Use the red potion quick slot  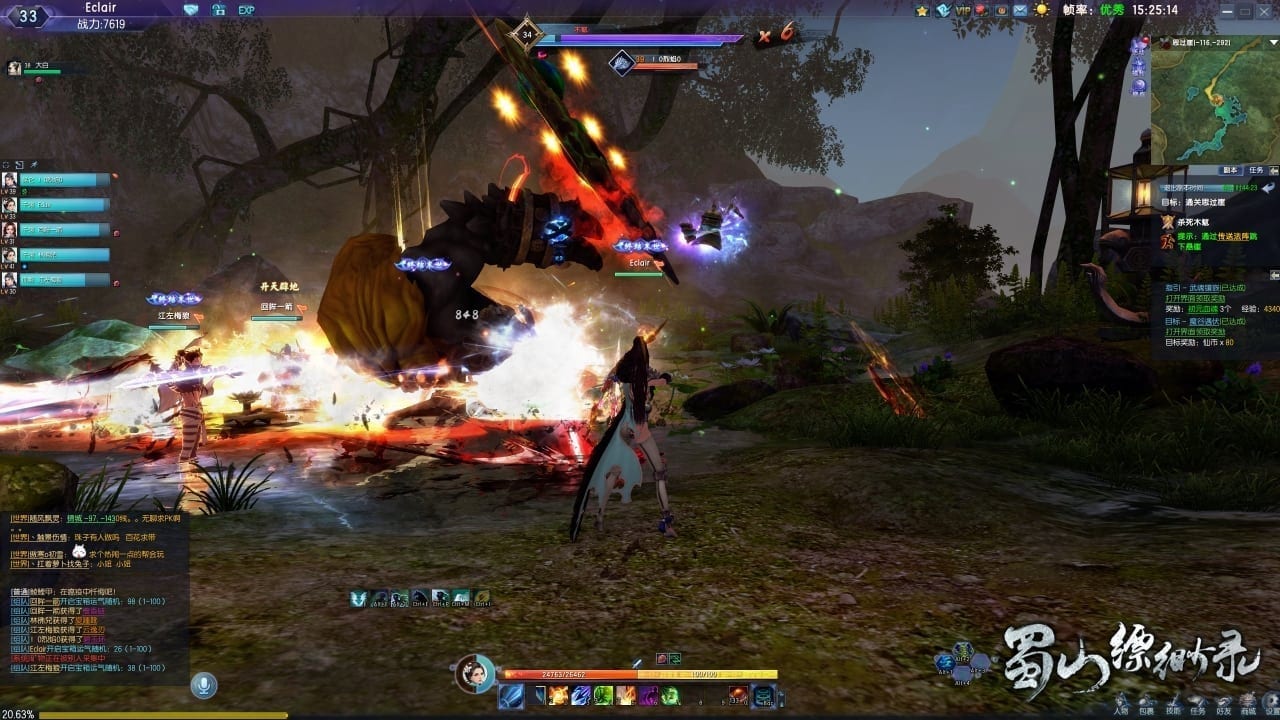tap(737, 695)
